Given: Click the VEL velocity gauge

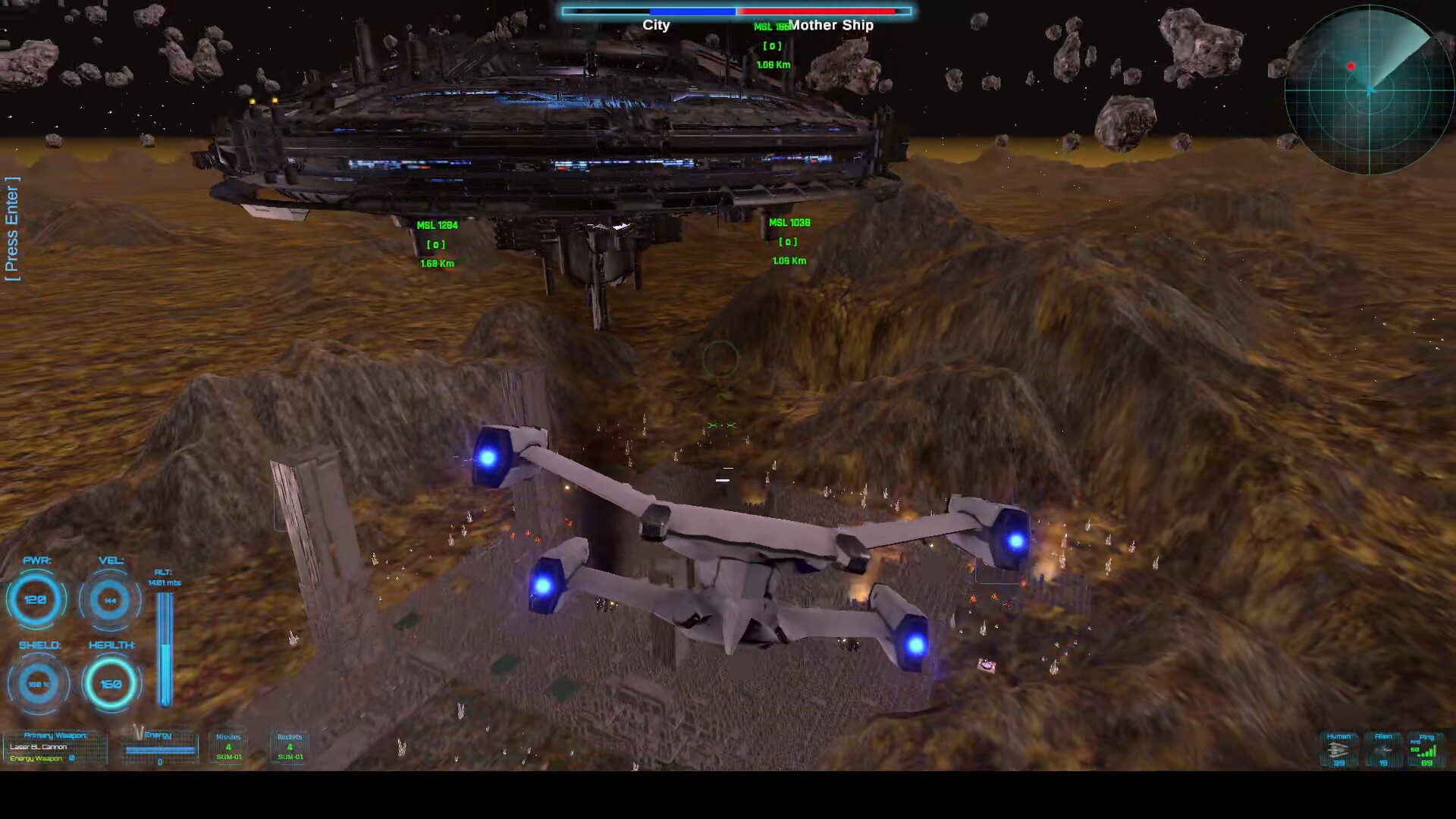Looking at the screenshot, I should tap(110, 599).
